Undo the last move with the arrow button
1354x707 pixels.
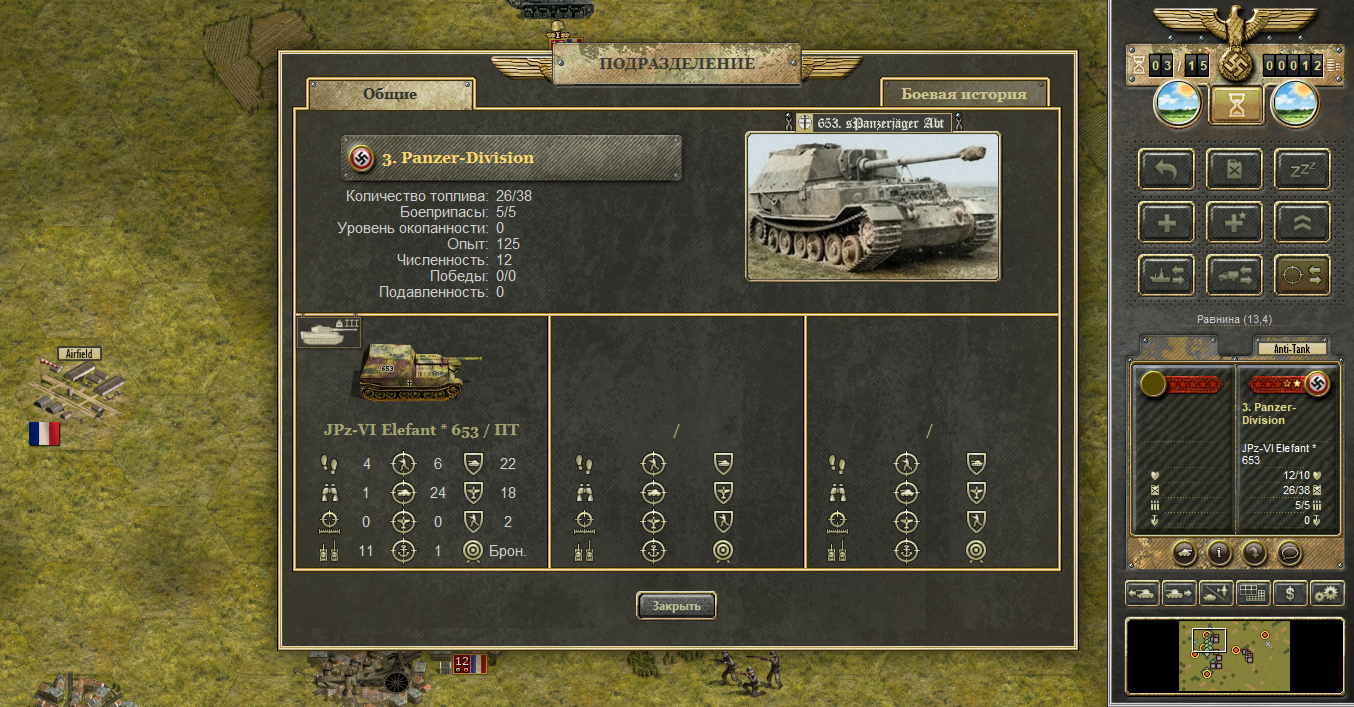click(1166, 169)
